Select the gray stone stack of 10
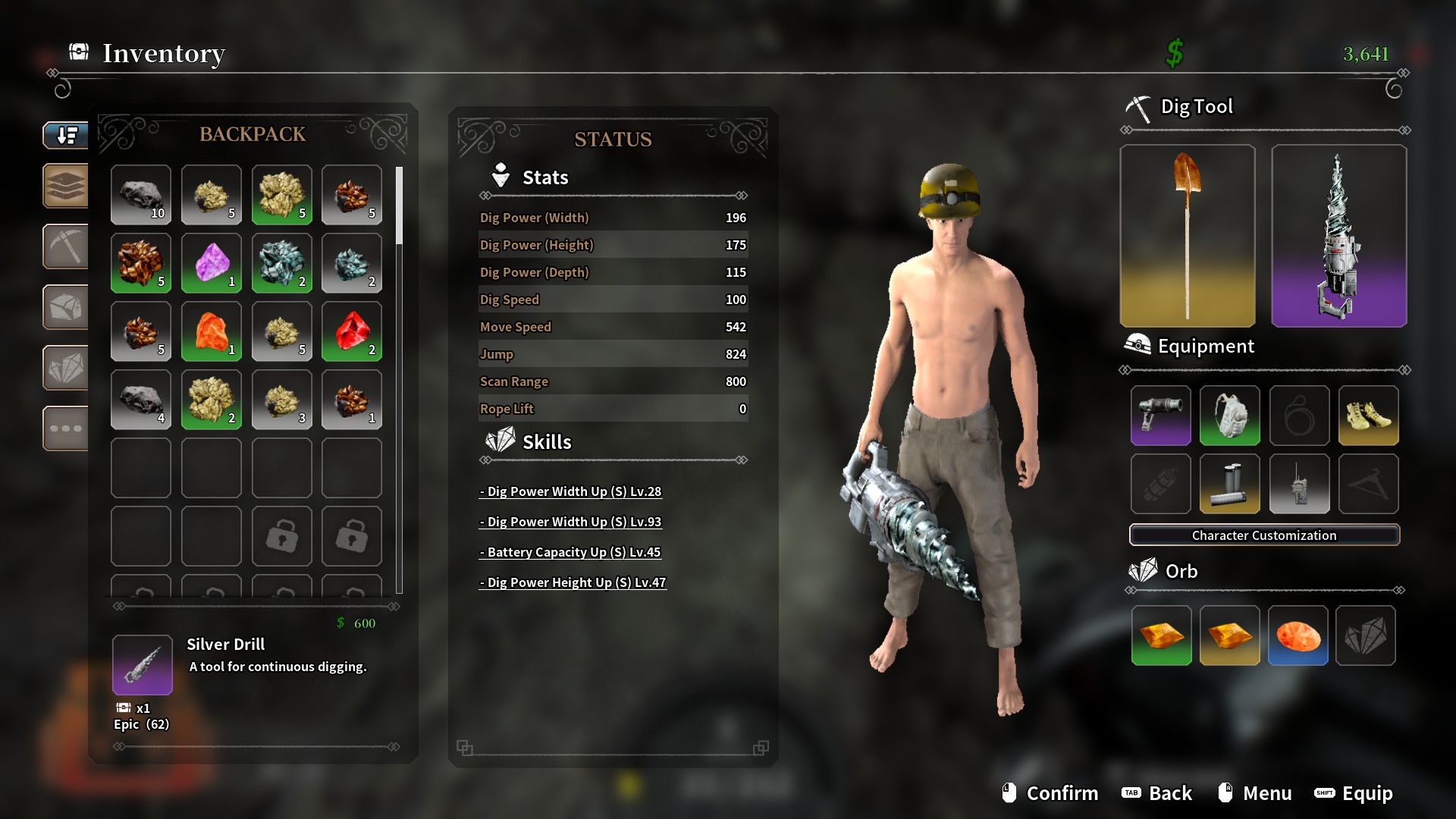 tap(141, 195)
